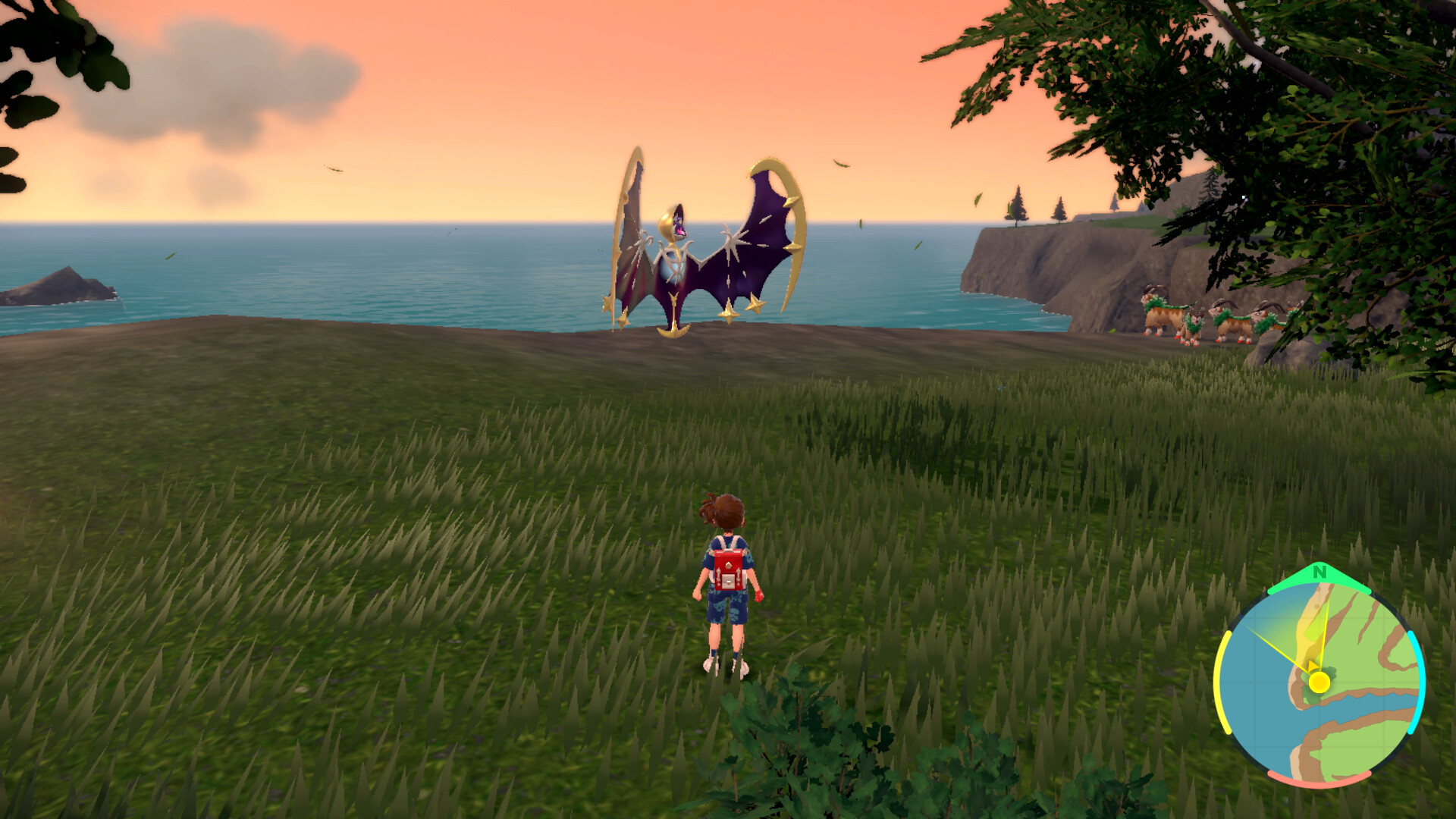Select the yellow player marker on minimap
This screenshot has height=819, width=1456.
(1319, 682)
